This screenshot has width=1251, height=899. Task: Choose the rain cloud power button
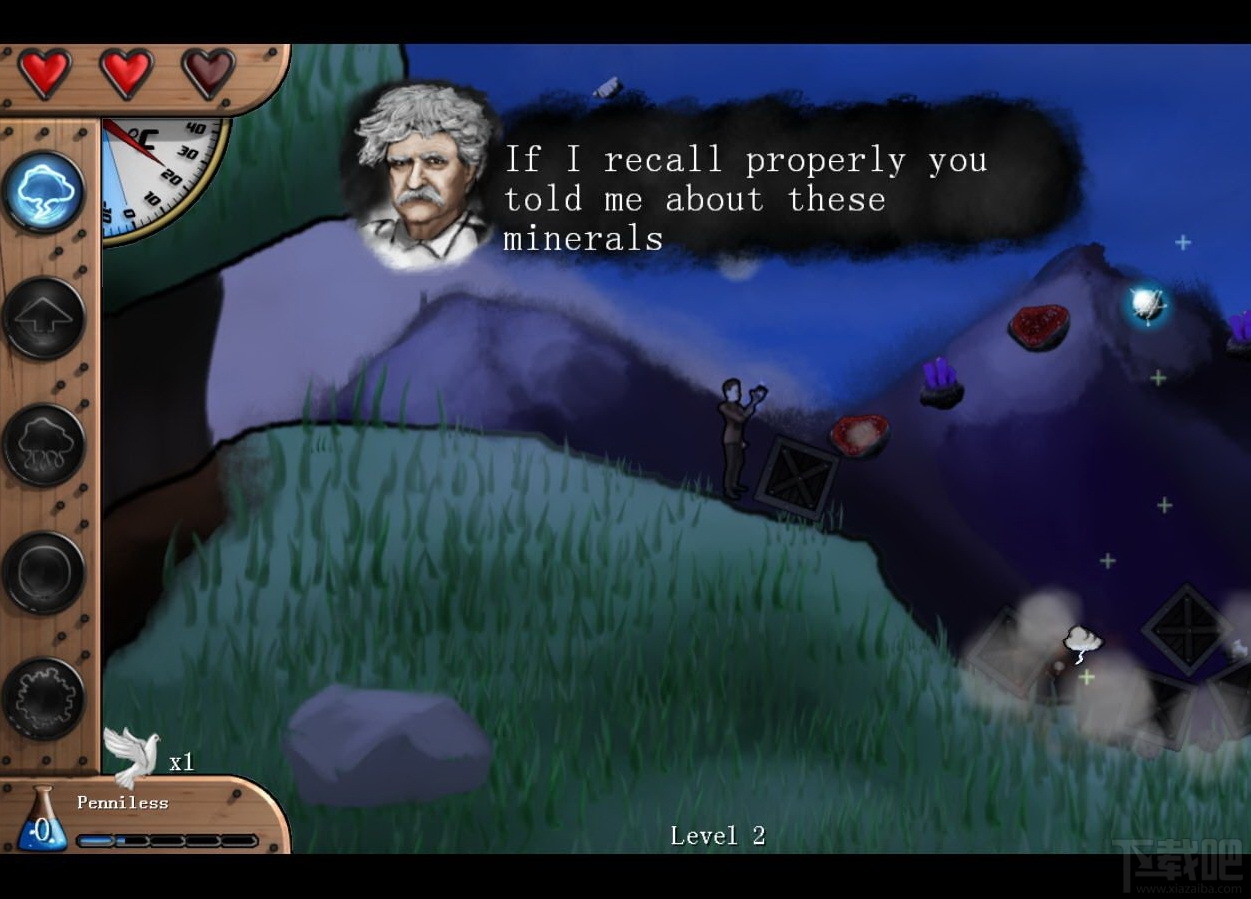coord(44,445)
